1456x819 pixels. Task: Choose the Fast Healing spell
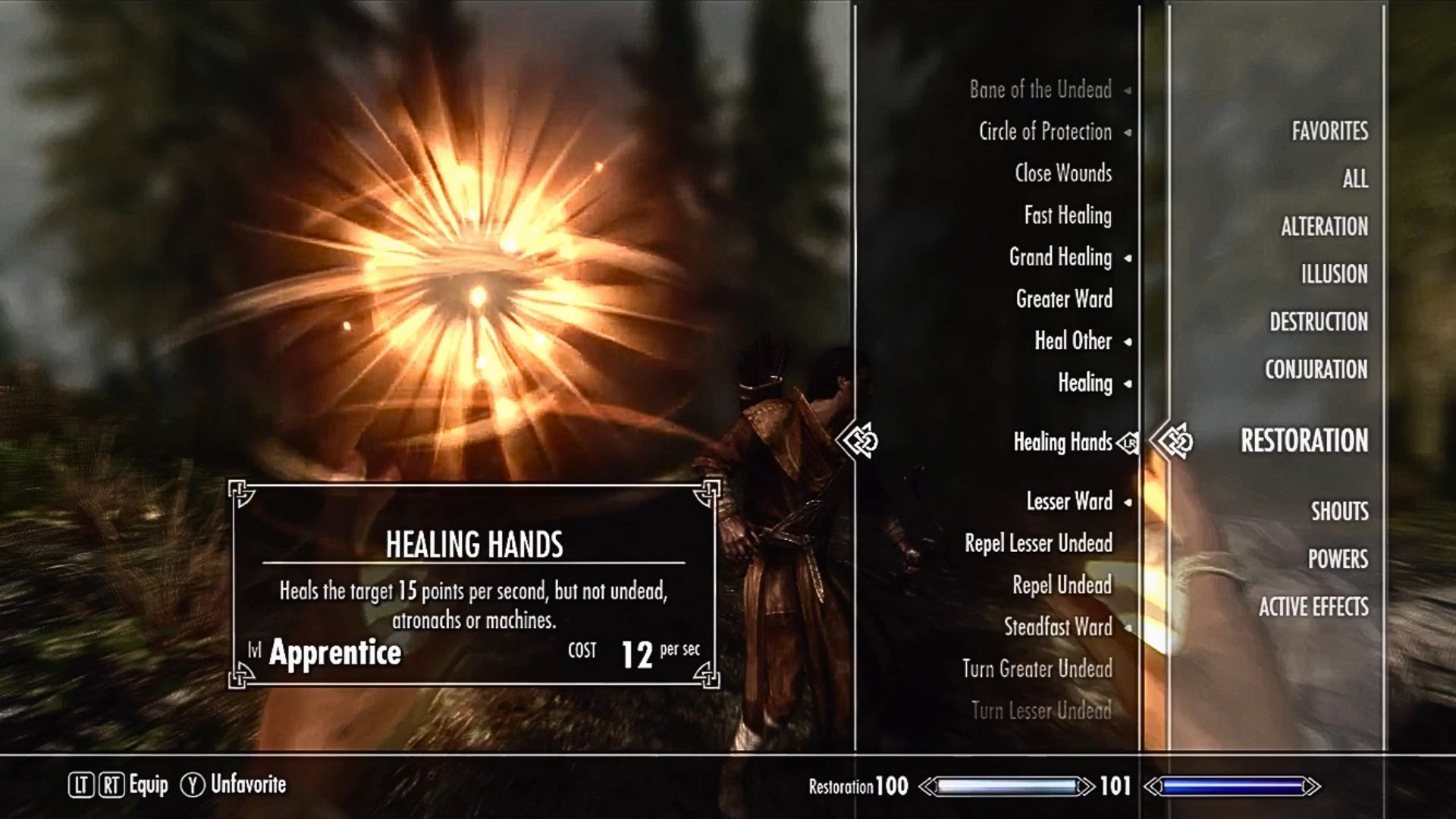(x=1068, y=216)
